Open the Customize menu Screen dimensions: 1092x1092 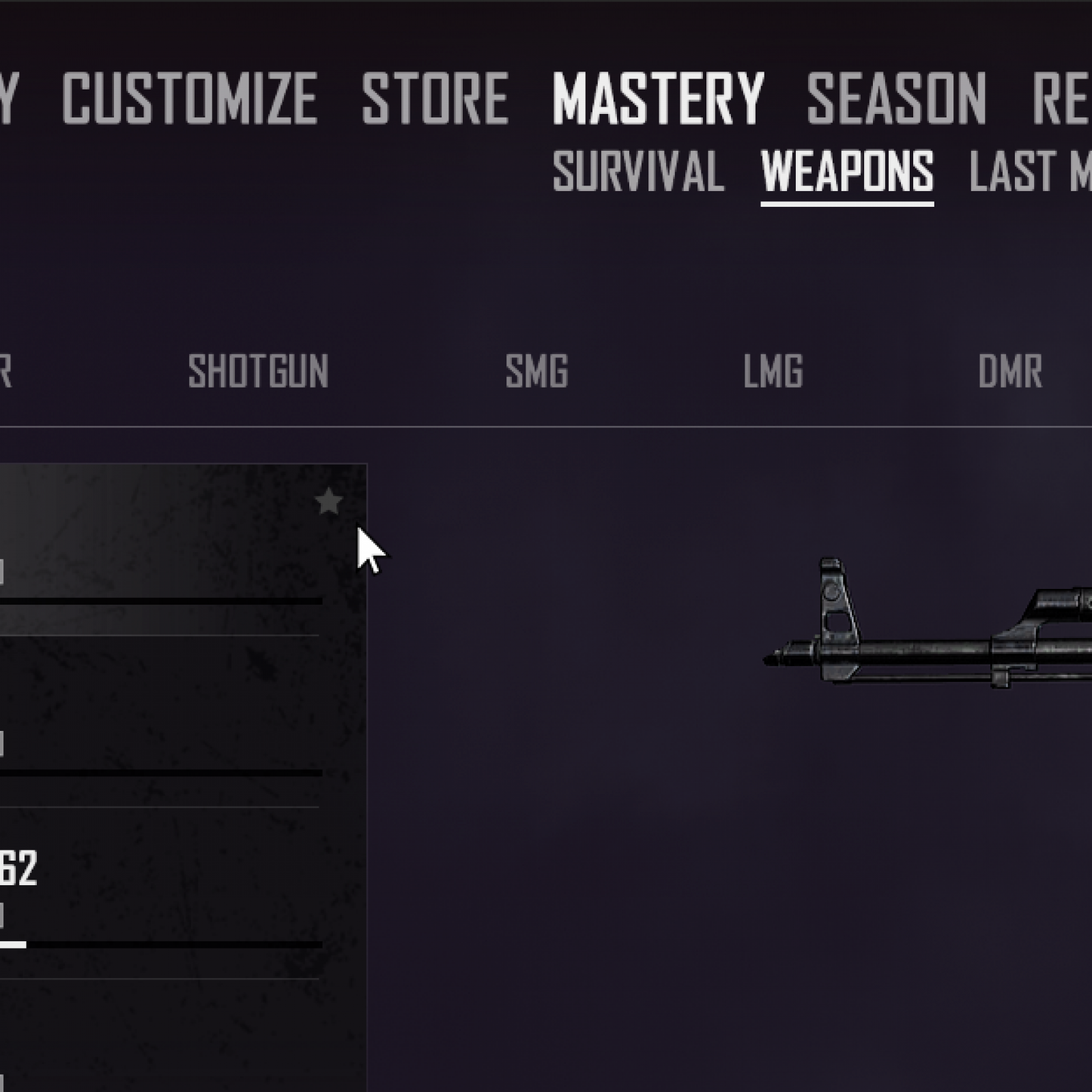pos(189,99)
